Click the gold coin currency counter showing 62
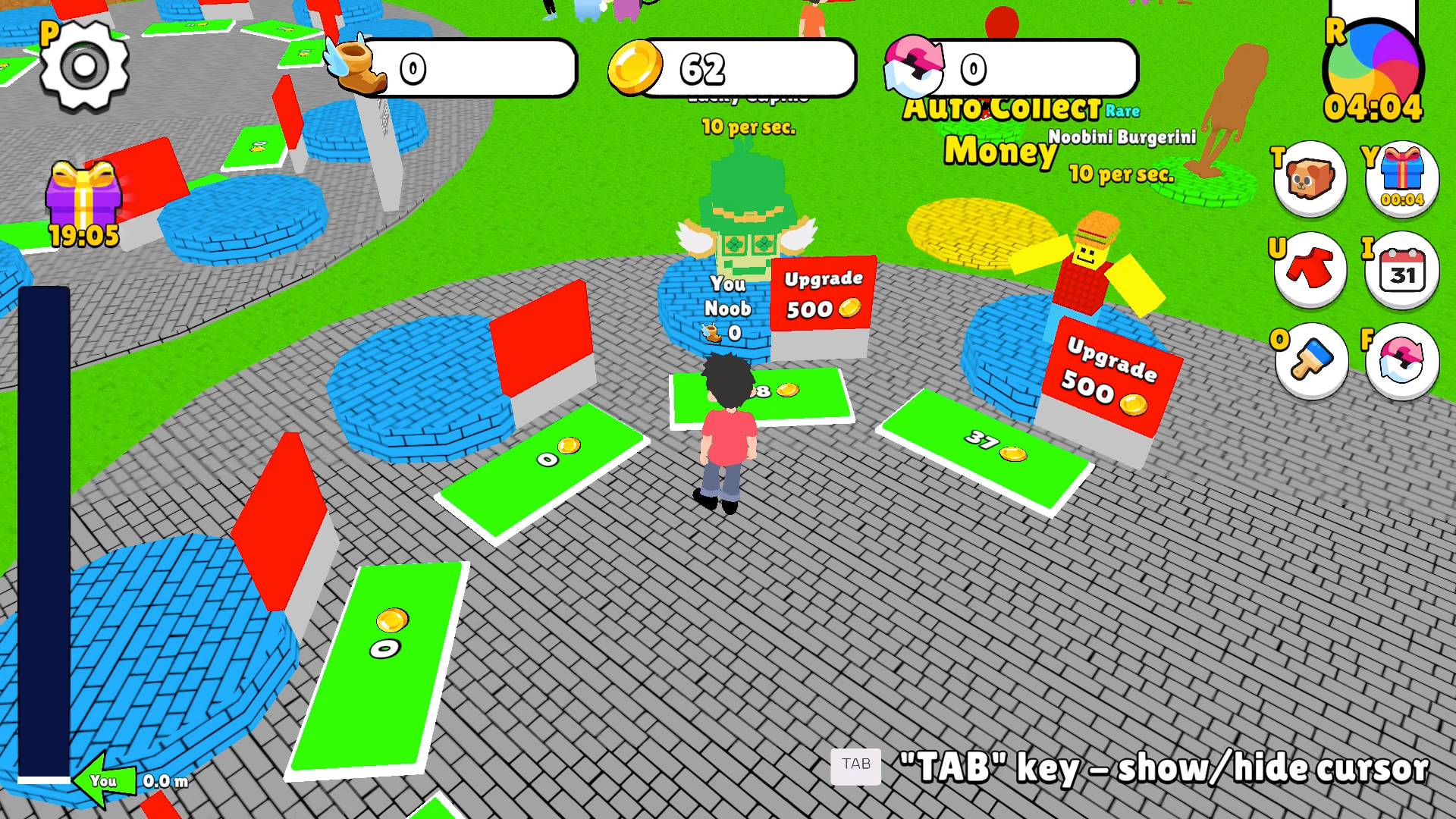Screen dimensions: 1456x819 tap(728, 68)
